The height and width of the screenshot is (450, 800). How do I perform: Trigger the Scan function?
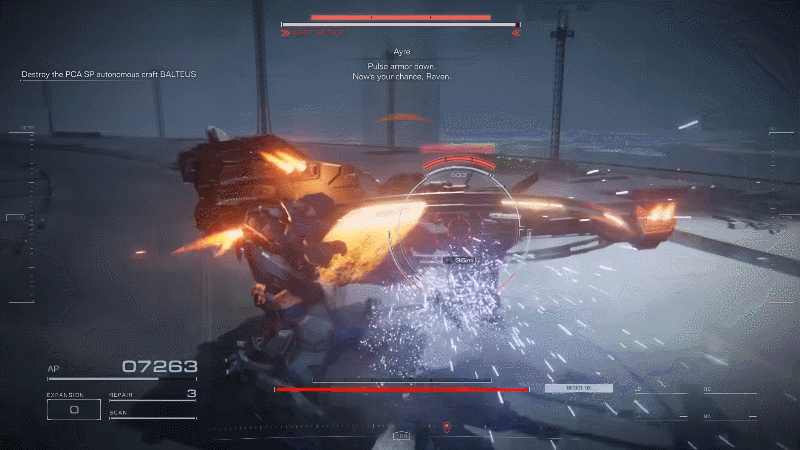coord(152,413)
